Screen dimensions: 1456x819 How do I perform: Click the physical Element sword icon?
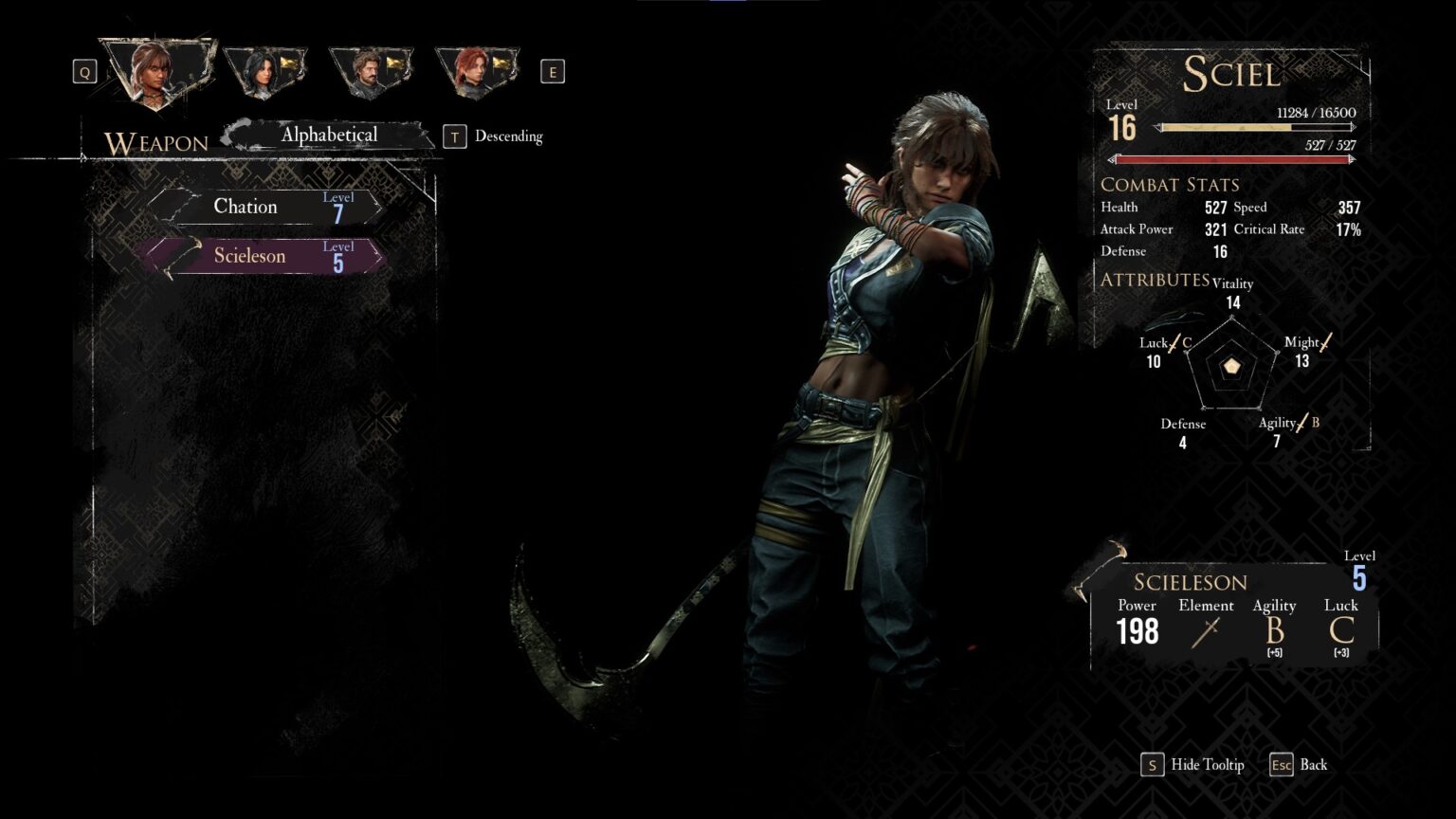point(1206,631)
